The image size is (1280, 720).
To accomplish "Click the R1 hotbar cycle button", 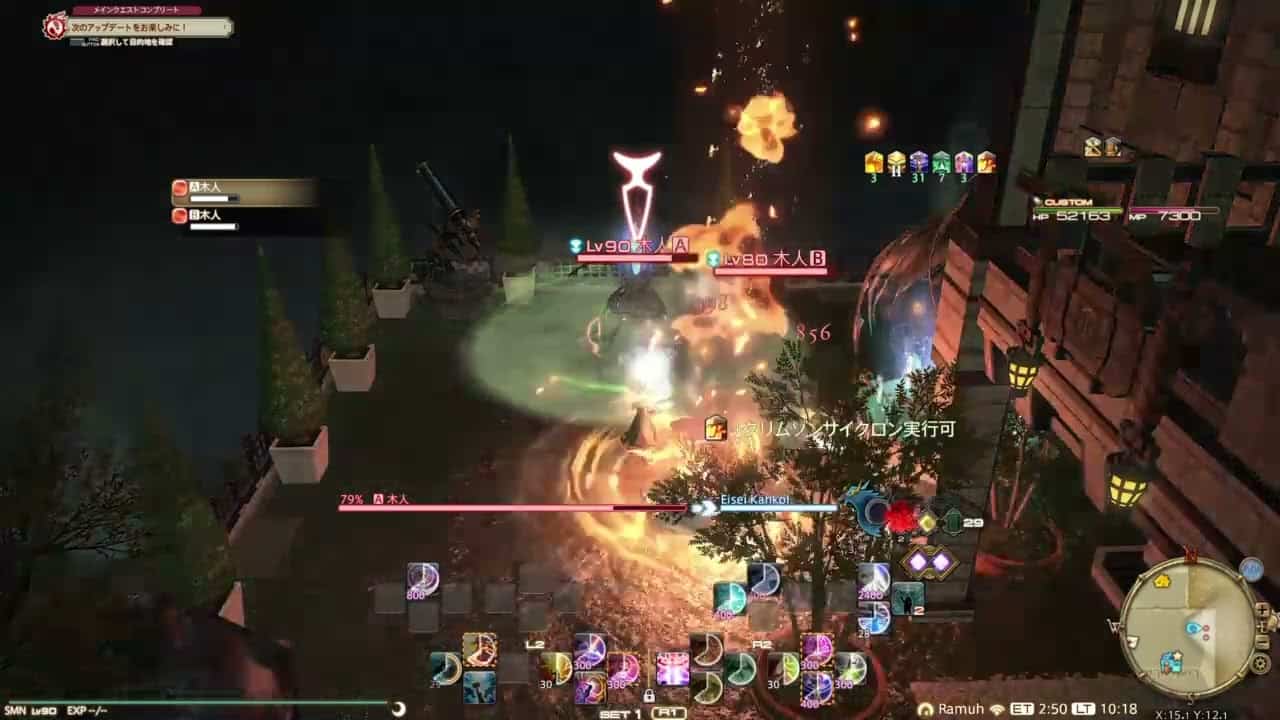I will click(x=668, y=713).
